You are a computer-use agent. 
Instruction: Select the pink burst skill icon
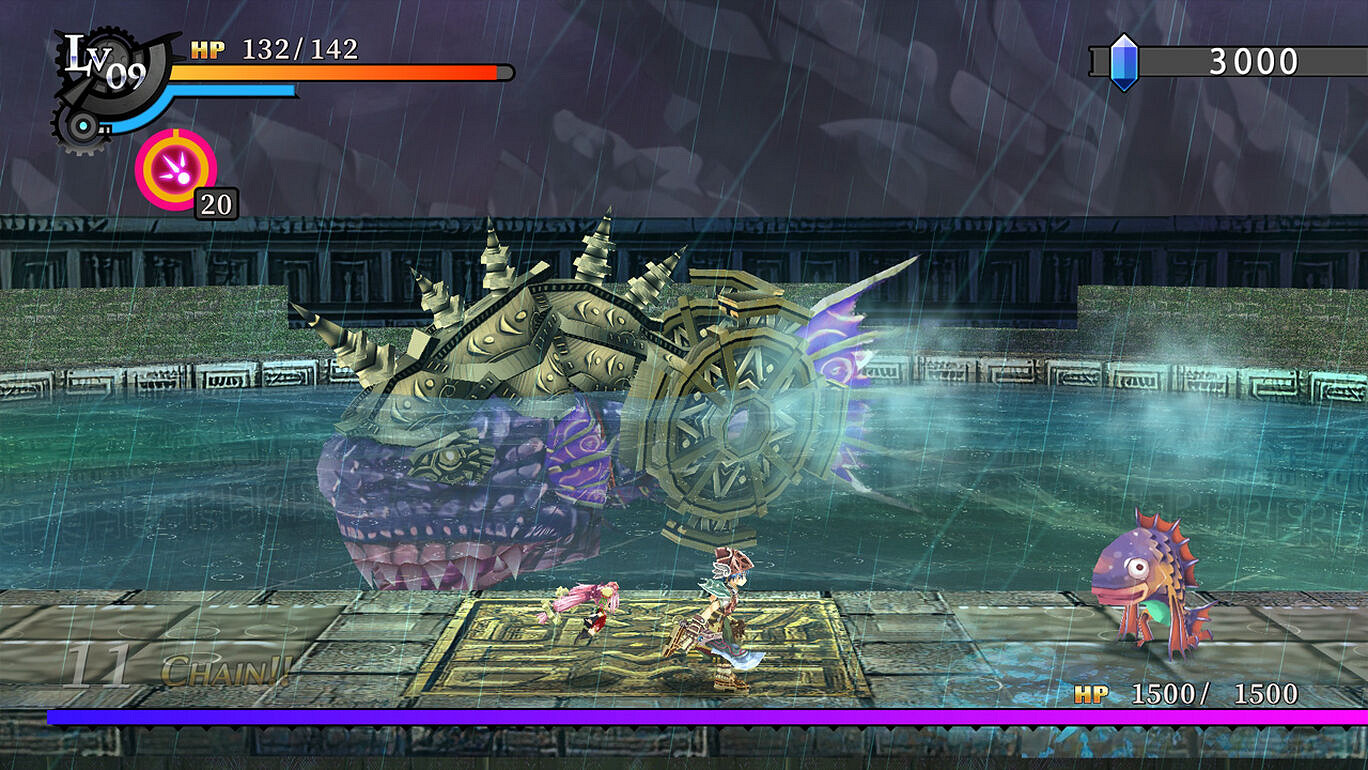176,169
